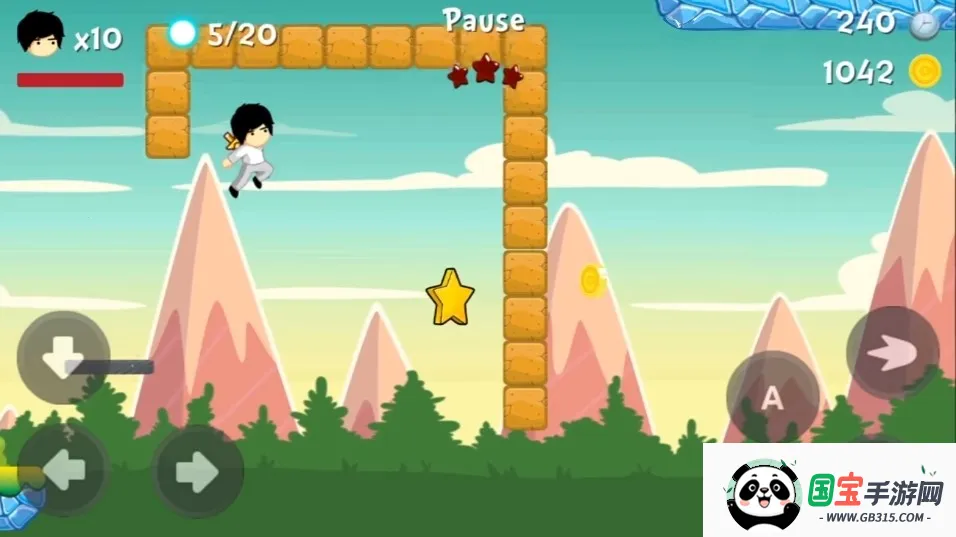Pause the game
Image resolution: width=956 pixels, height=537 pixels.
(484, 20)
